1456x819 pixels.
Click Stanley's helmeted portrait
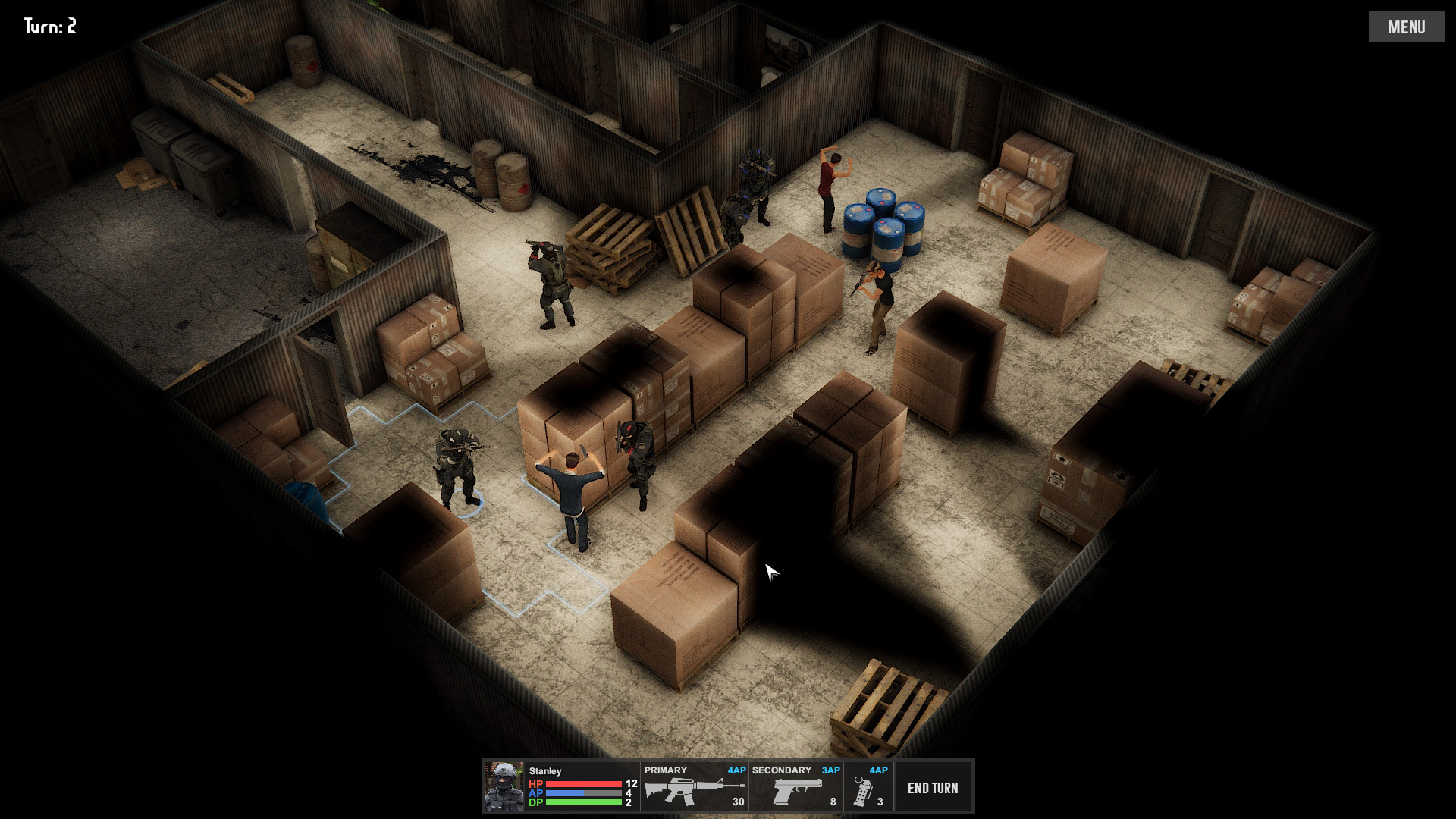tap(504, 787)
